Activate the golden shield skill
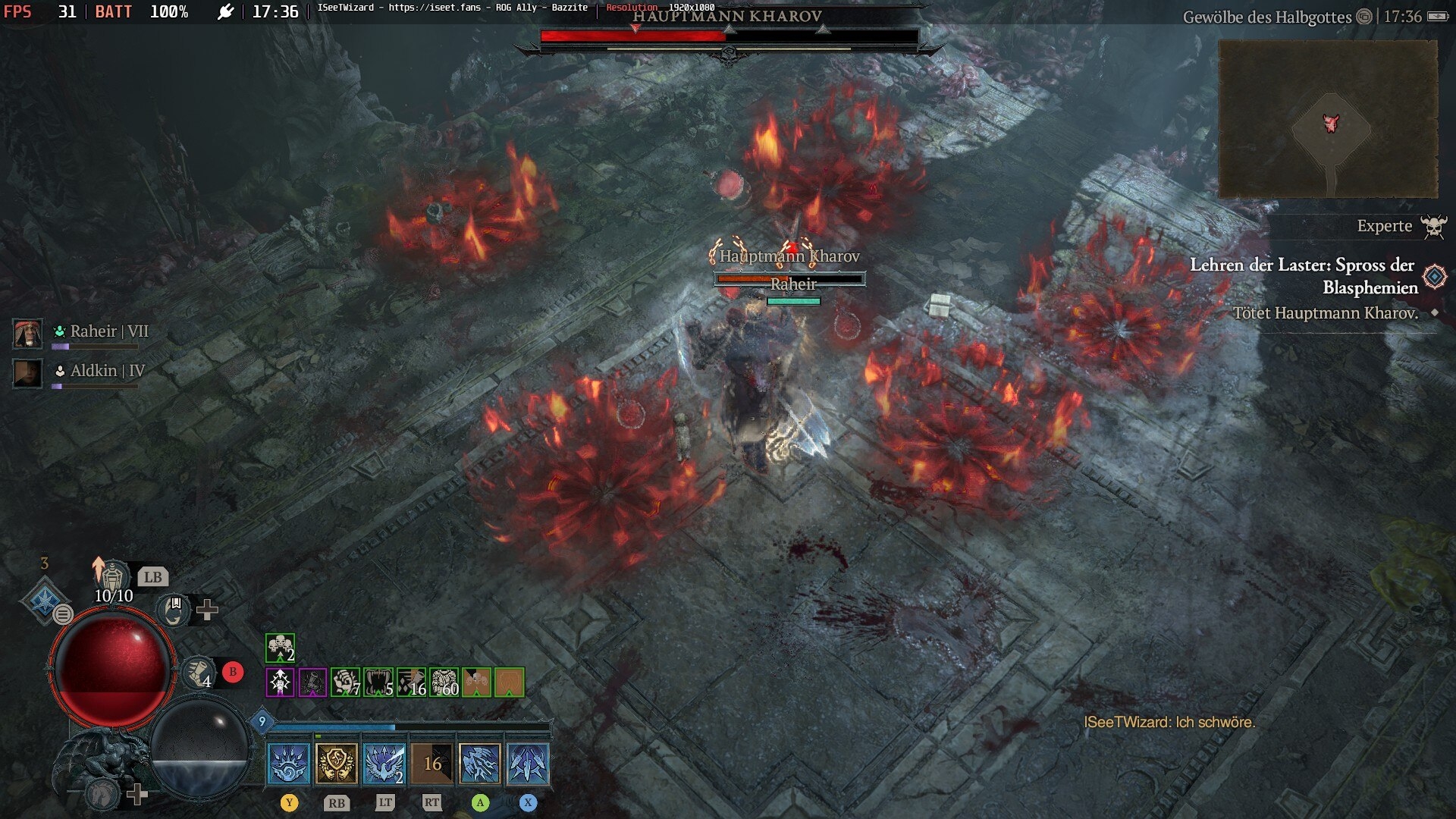Viewport: 1456px width, 819px height. (337, 763)
